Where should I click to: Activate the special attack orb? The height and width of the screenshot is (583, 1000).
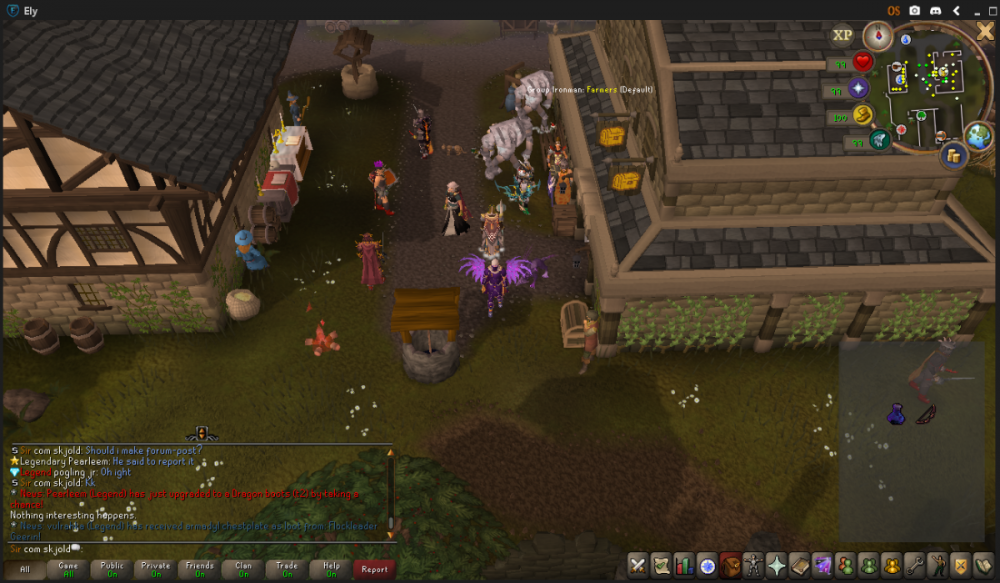pyautogui.click(x=880, y=140)
